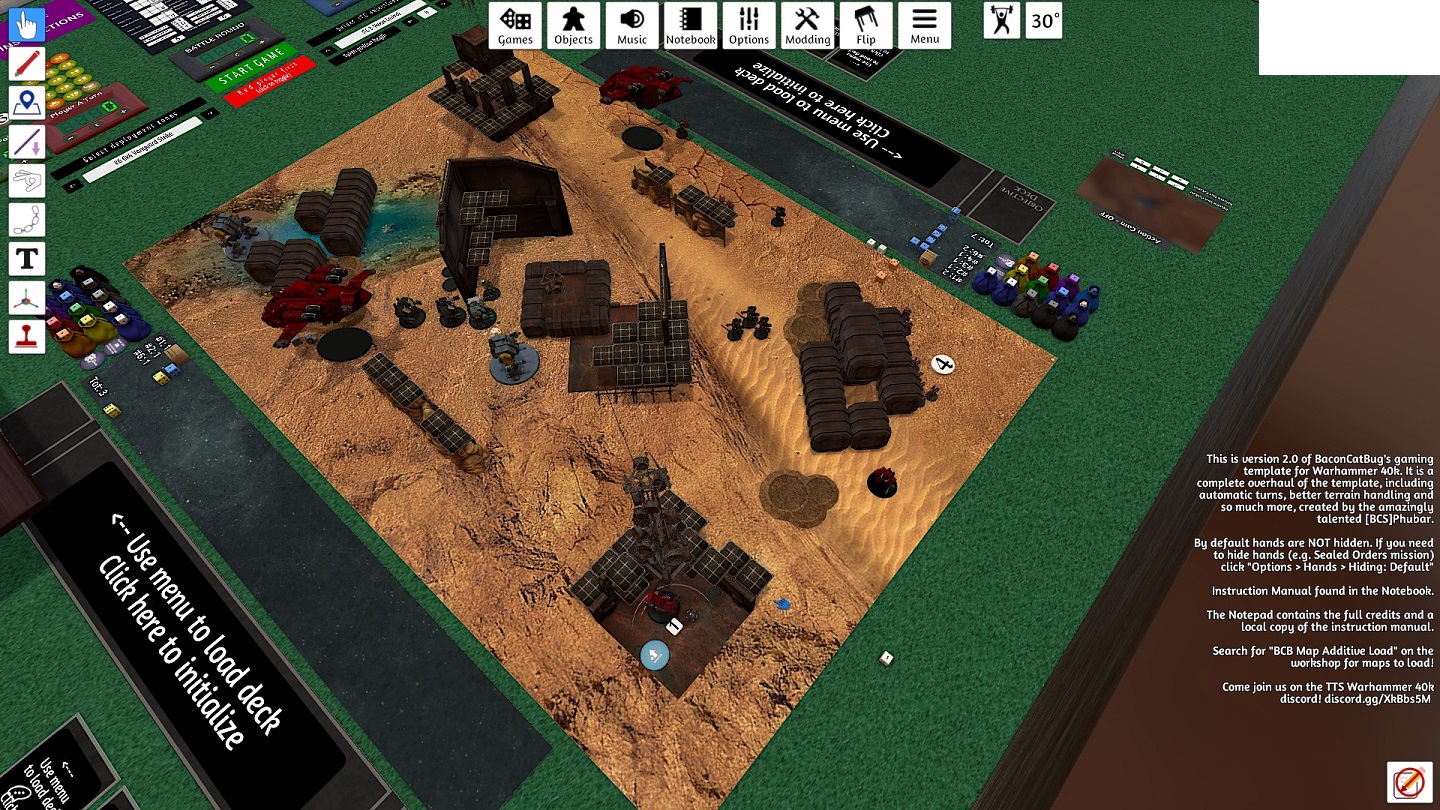Click the Flip table button

tap(866, 25)
